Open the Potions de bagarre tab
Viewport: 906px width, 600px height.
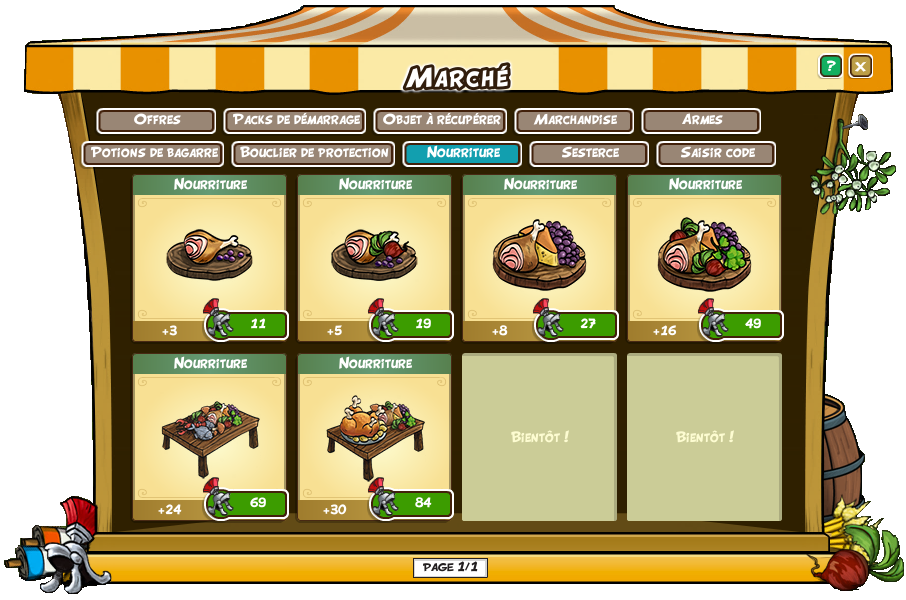coord(153,153)
